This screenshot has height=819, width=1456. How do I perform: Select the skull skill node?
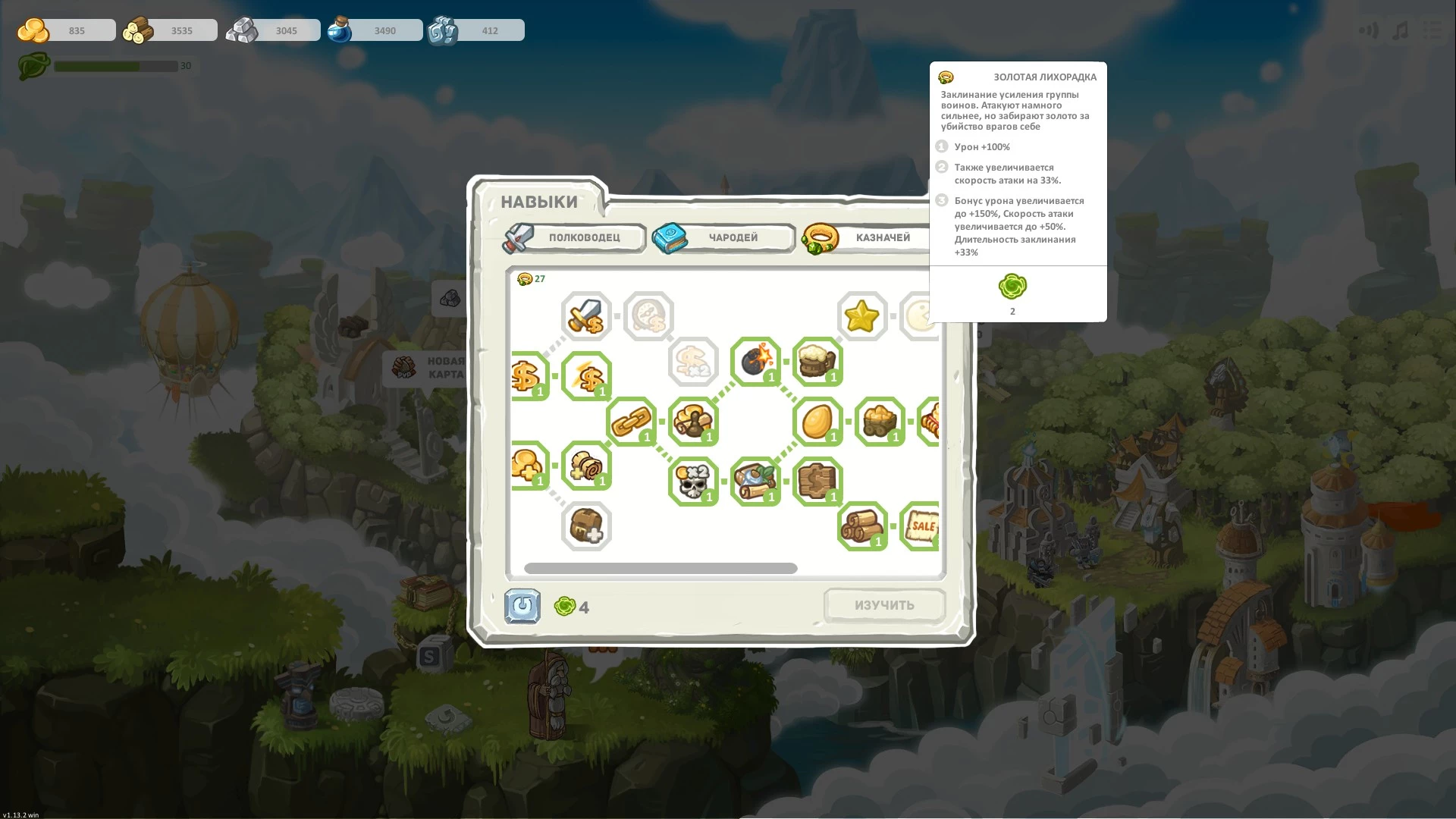coord(692,481)
